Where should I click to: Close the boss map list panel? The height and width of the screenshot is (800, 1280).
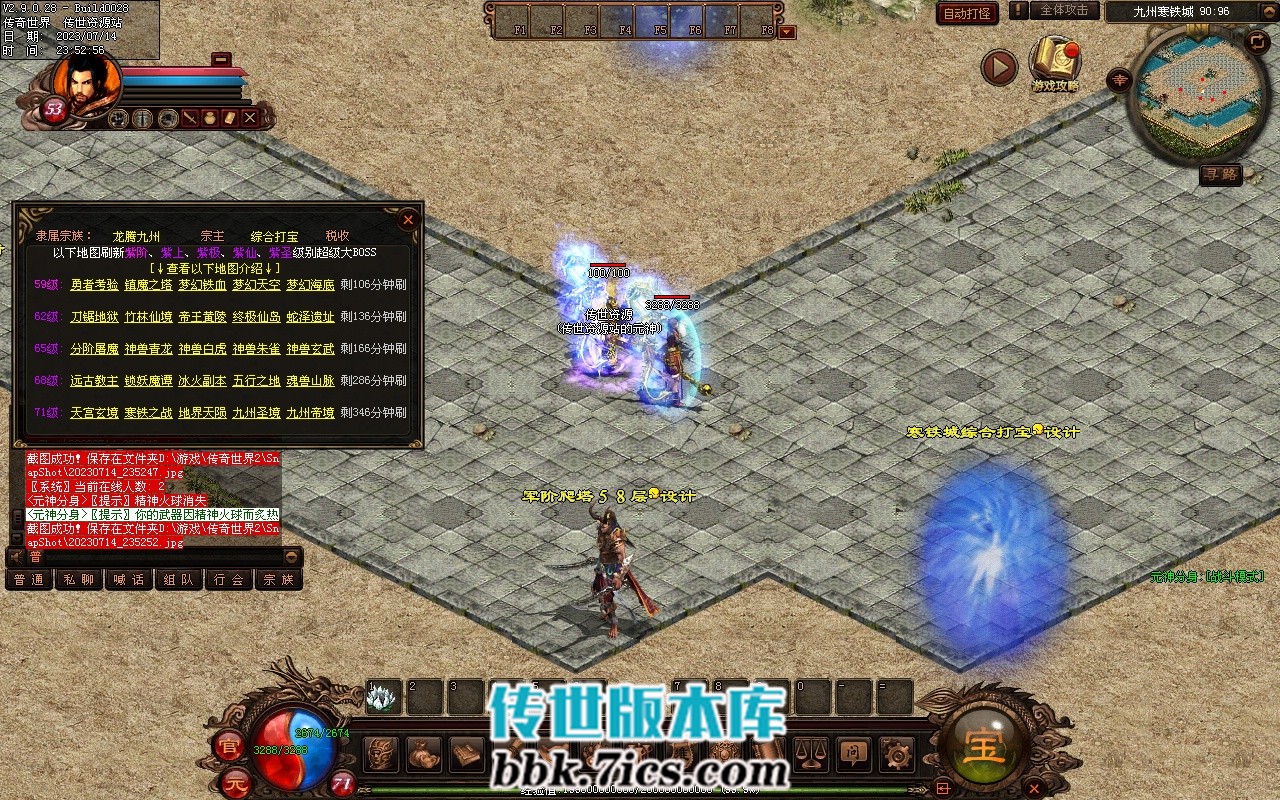tap(408, 219)
